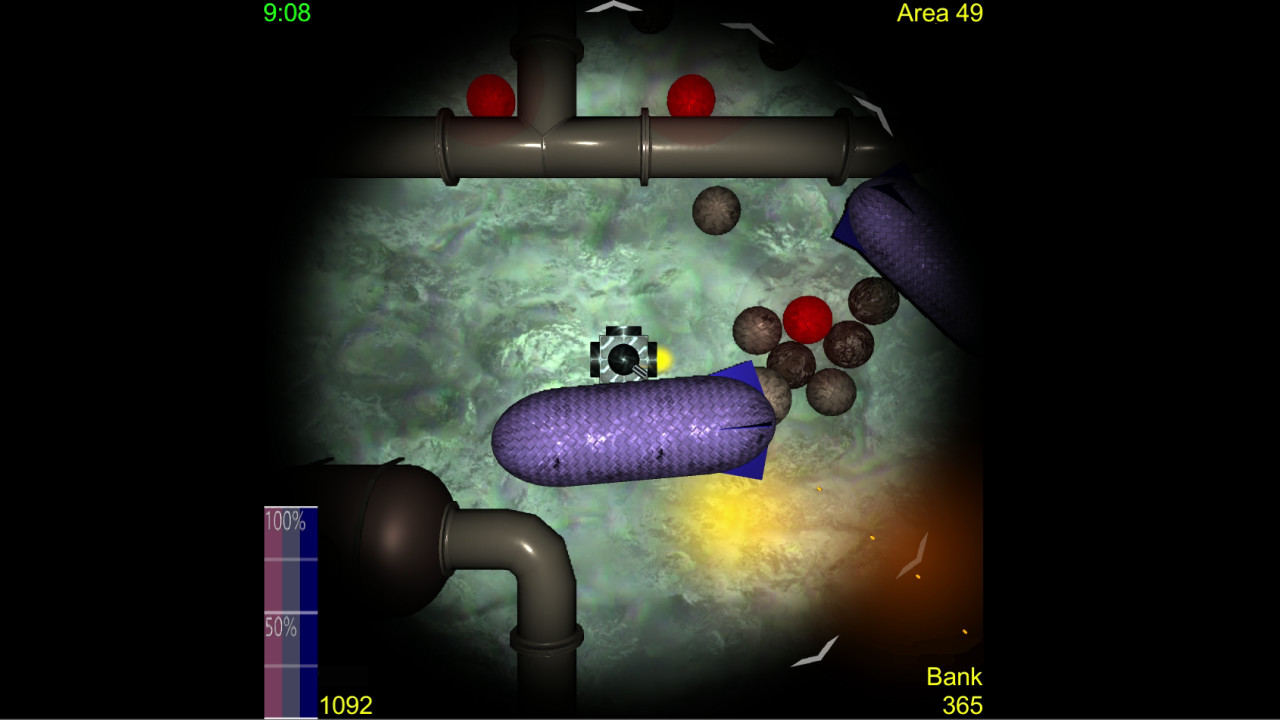Screen dimensions: 1280x720
Task: Click the red ball near the top pipe
Action: point(690,96)
